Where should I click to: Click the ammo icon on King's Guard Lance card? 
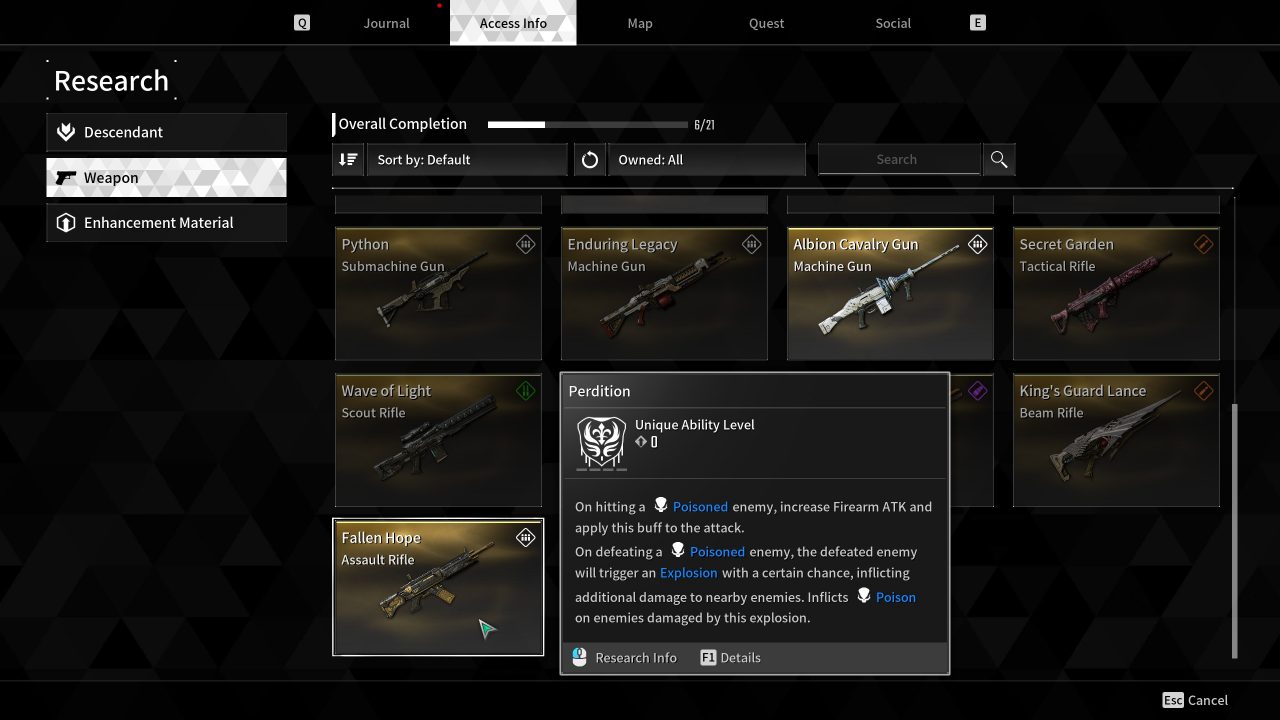click(1203, 390)
